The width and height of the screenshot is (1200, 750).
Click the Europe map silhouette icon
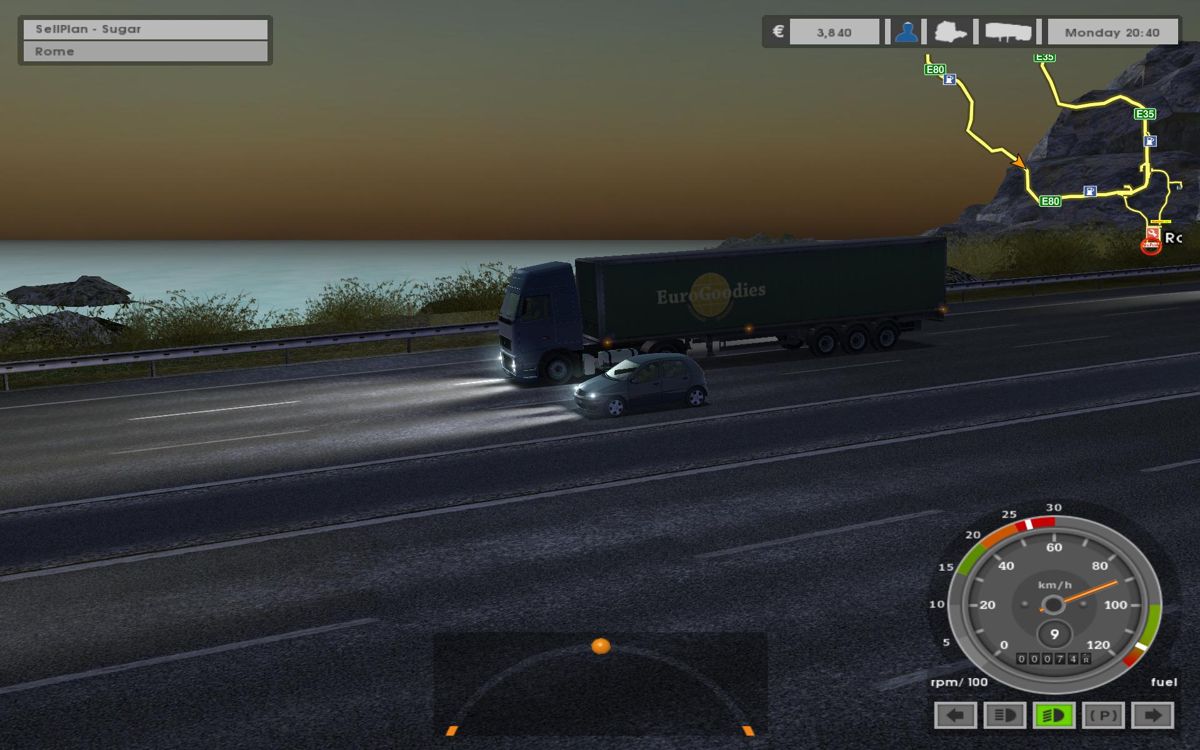click(950, 32)
